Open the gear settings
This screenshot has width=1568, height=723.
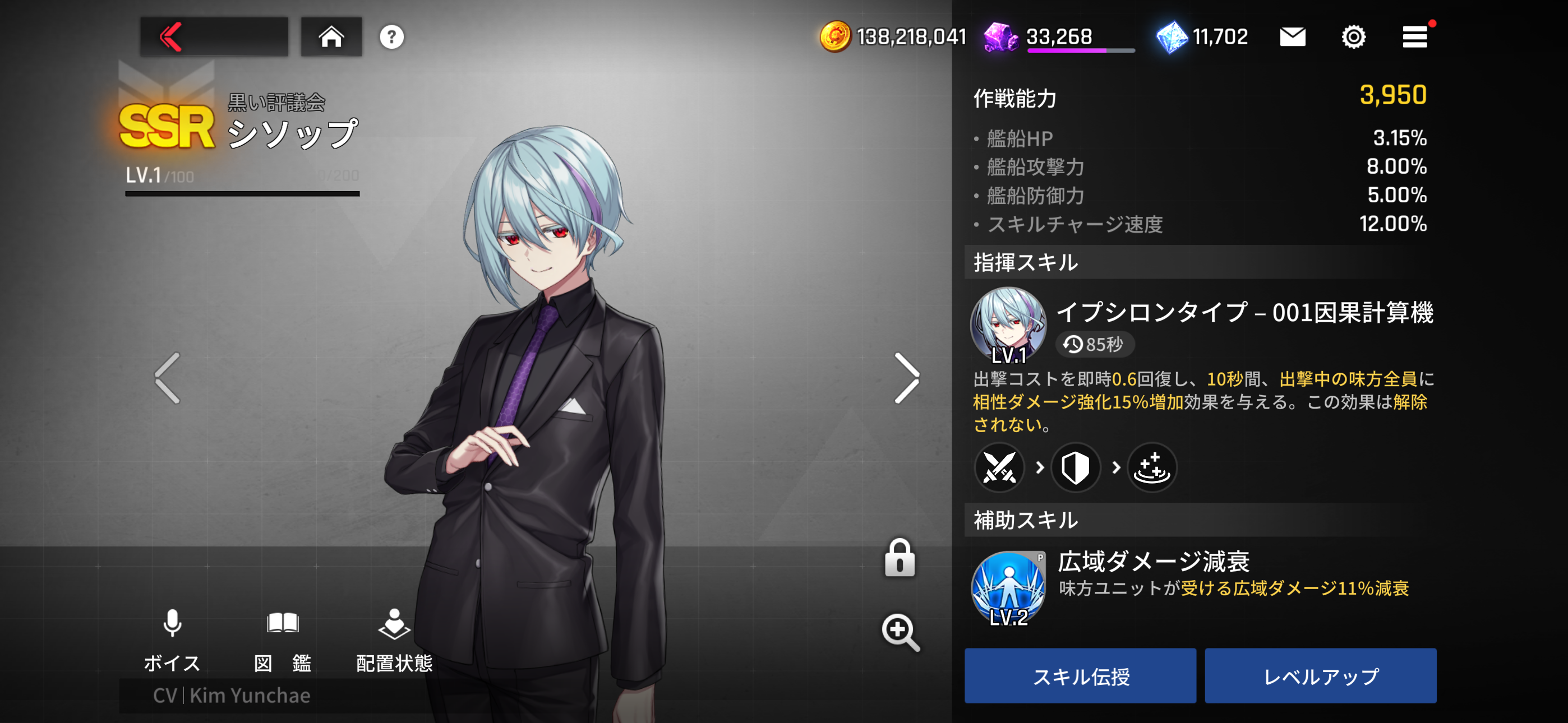pos(1353,37)
